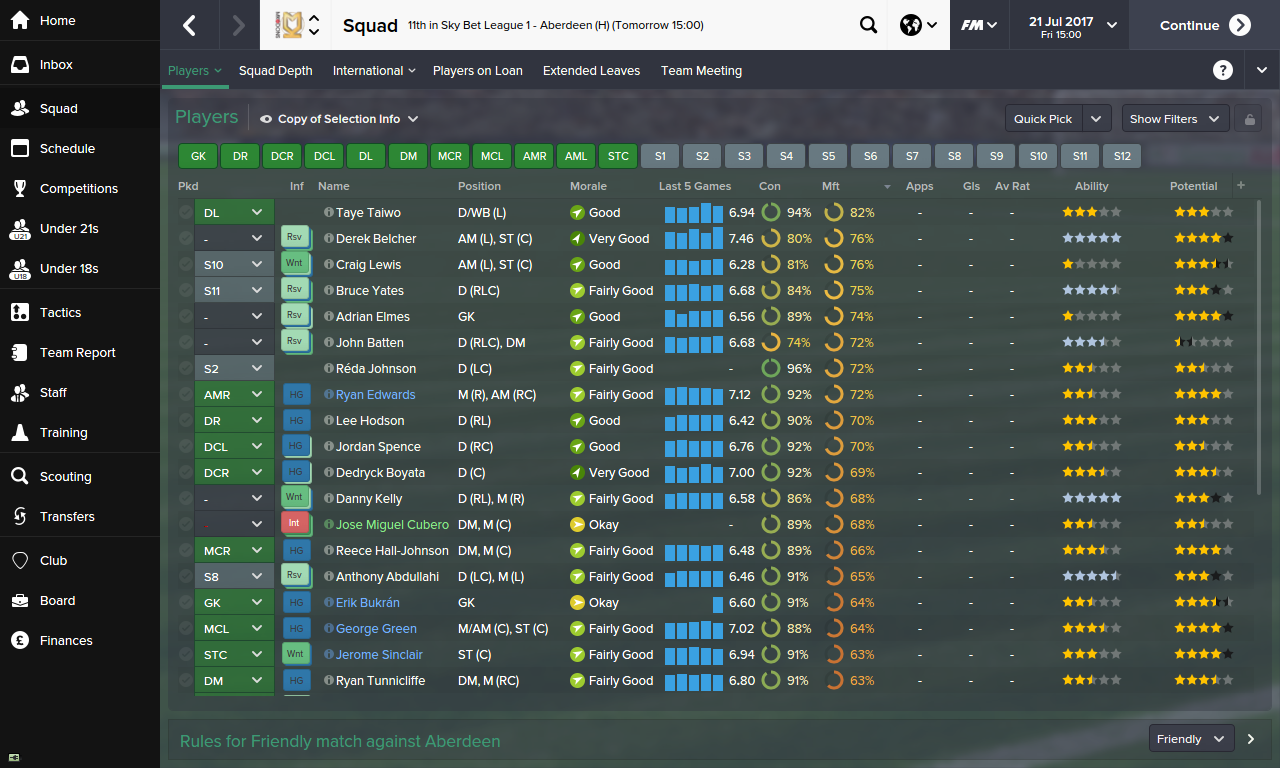Click the search magnifier in the title bar
Screen dimensions: 1280x768
pos(868,24)
